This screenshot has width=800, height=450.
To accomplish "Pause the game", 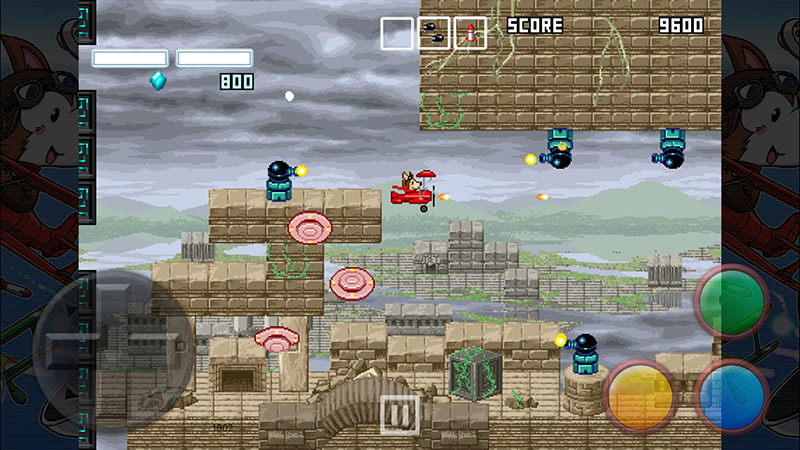I will [x=399, y=414].
